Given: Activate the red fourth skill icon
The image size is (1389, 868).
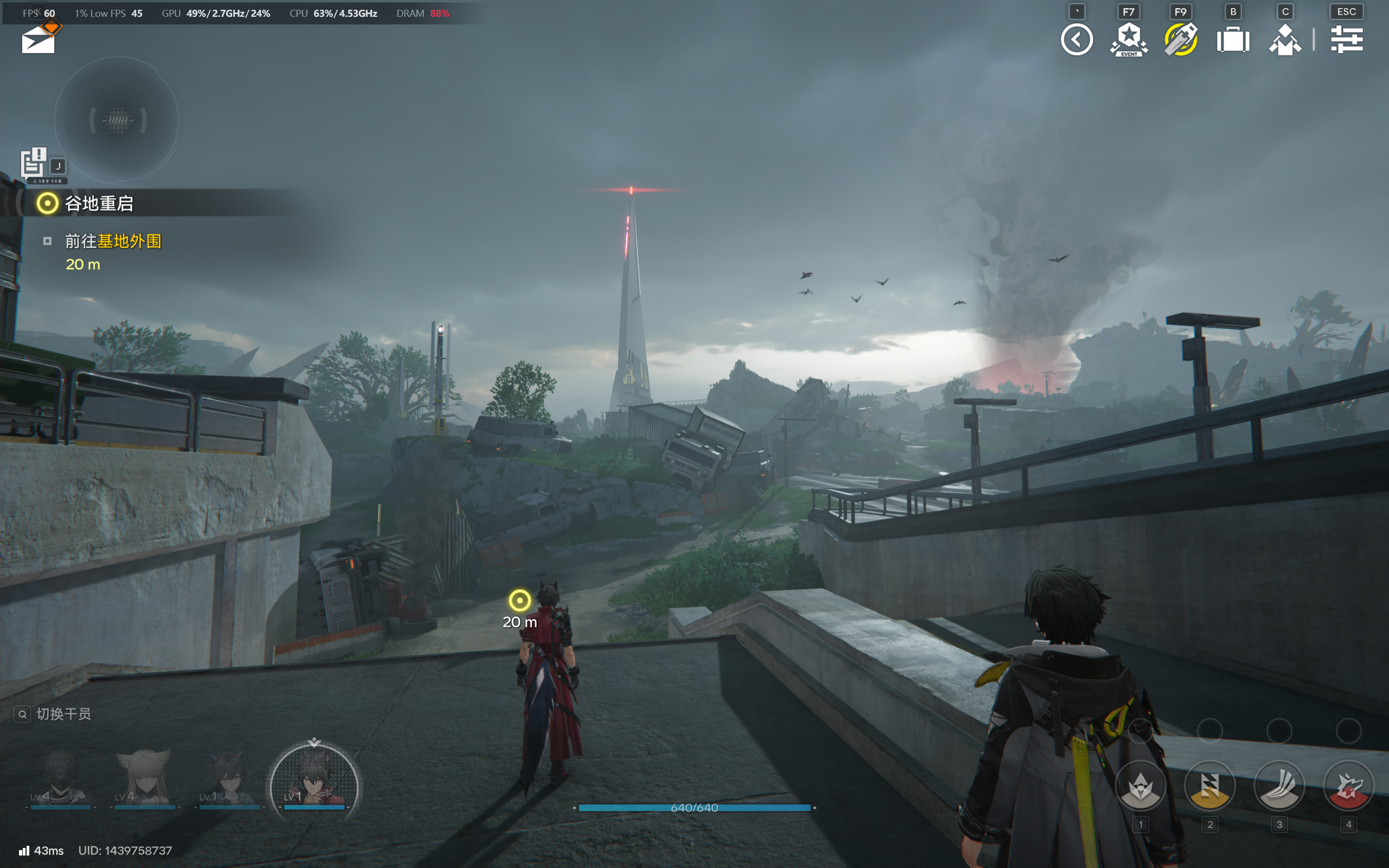Looking at the screenshot, I should (x=1348, y=786).
